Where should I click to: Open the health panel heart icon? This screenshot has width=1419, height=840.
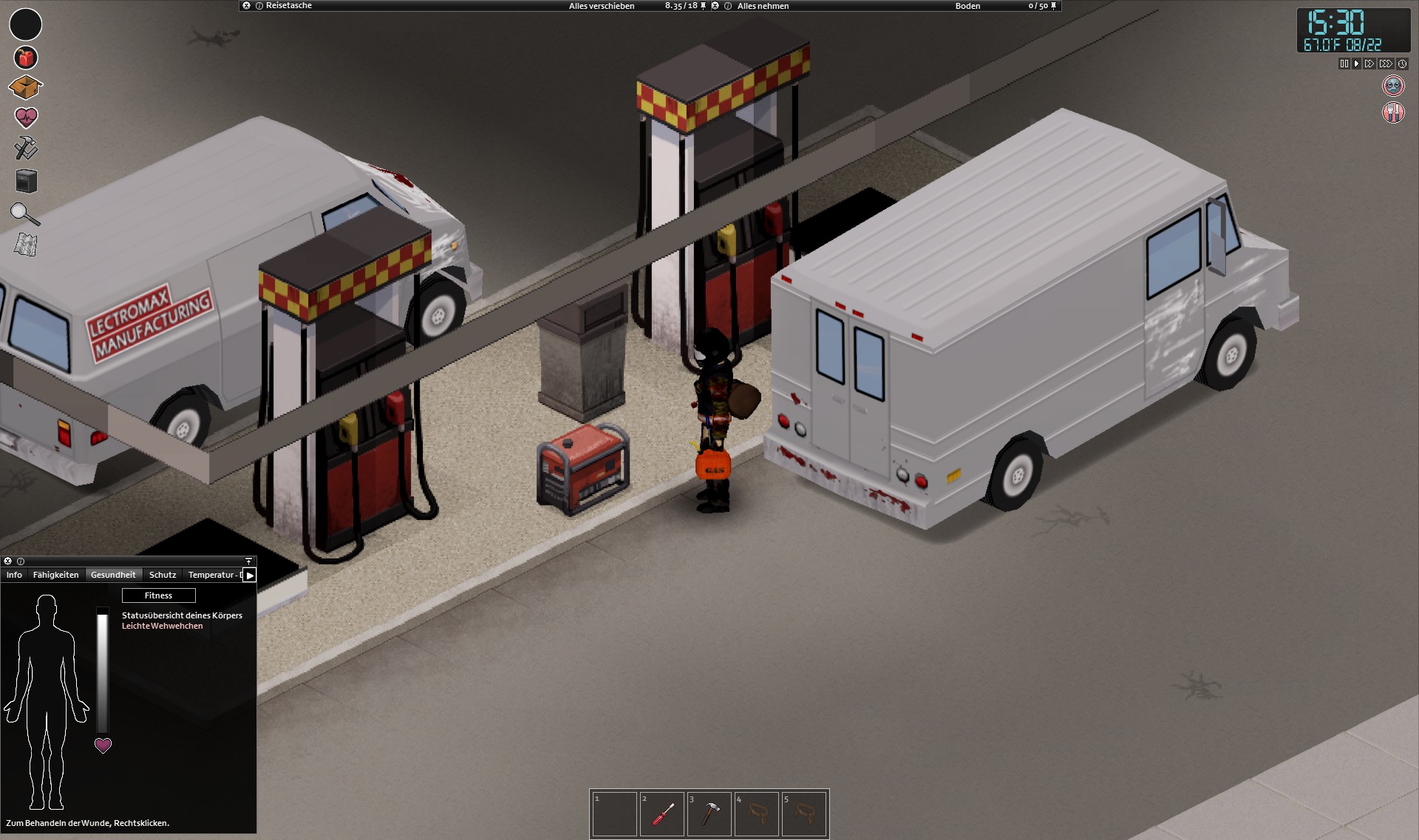(26, 117)
